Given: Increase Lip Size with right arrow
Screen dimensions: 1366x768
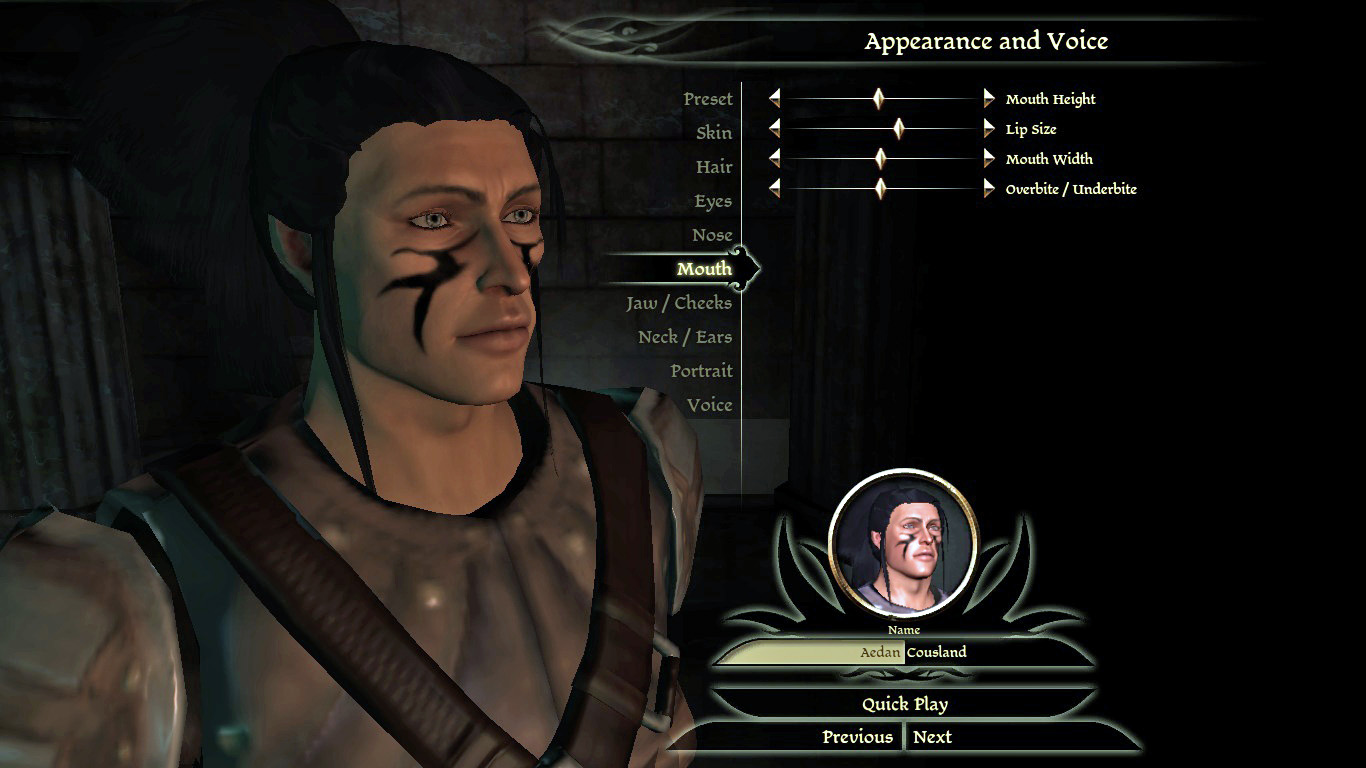Looking at the screenshot, I should pos(989,128).
